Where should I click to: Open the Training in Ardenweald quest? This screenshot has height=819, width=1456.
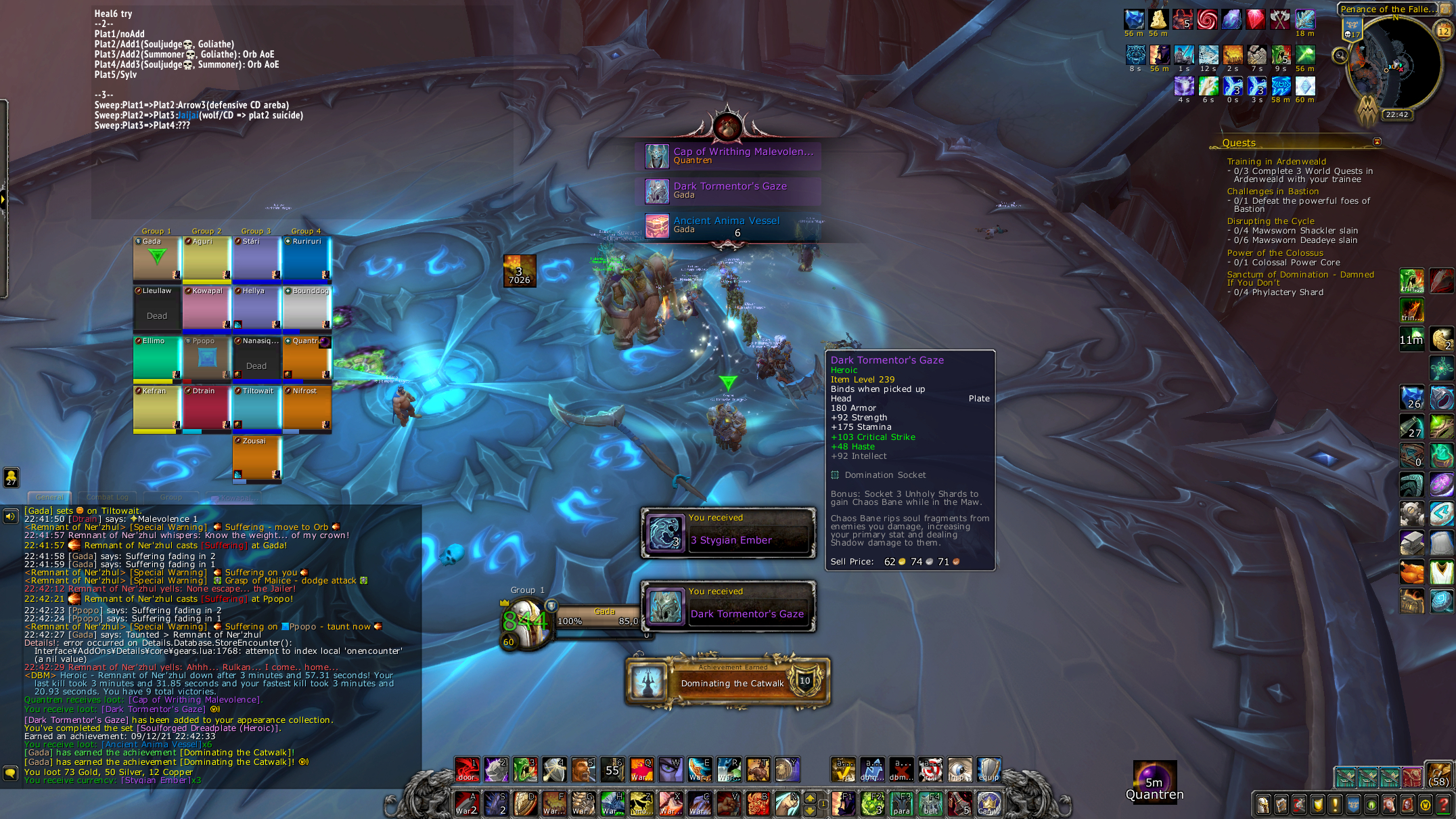tap(1276, 162)
